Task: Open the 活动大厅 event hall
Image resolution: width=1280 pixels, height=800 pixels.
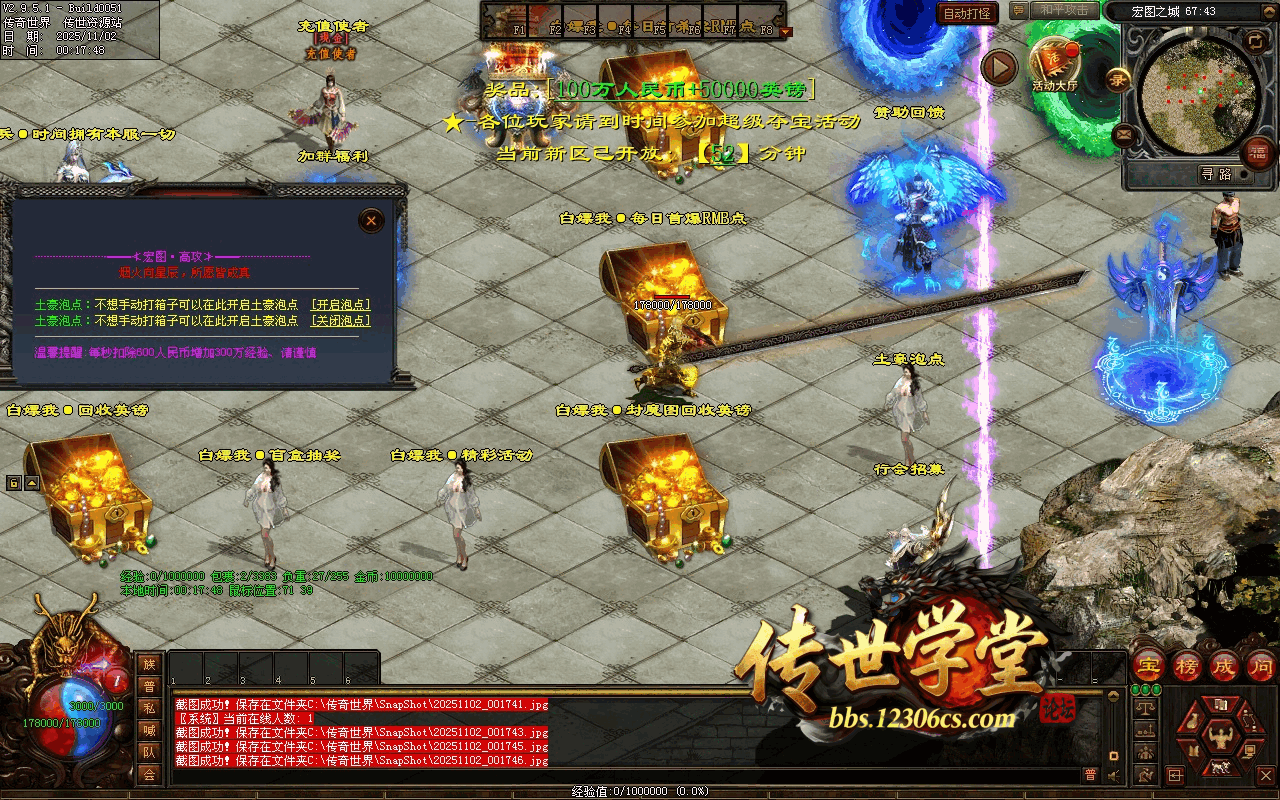Action: click(1055, 62)
